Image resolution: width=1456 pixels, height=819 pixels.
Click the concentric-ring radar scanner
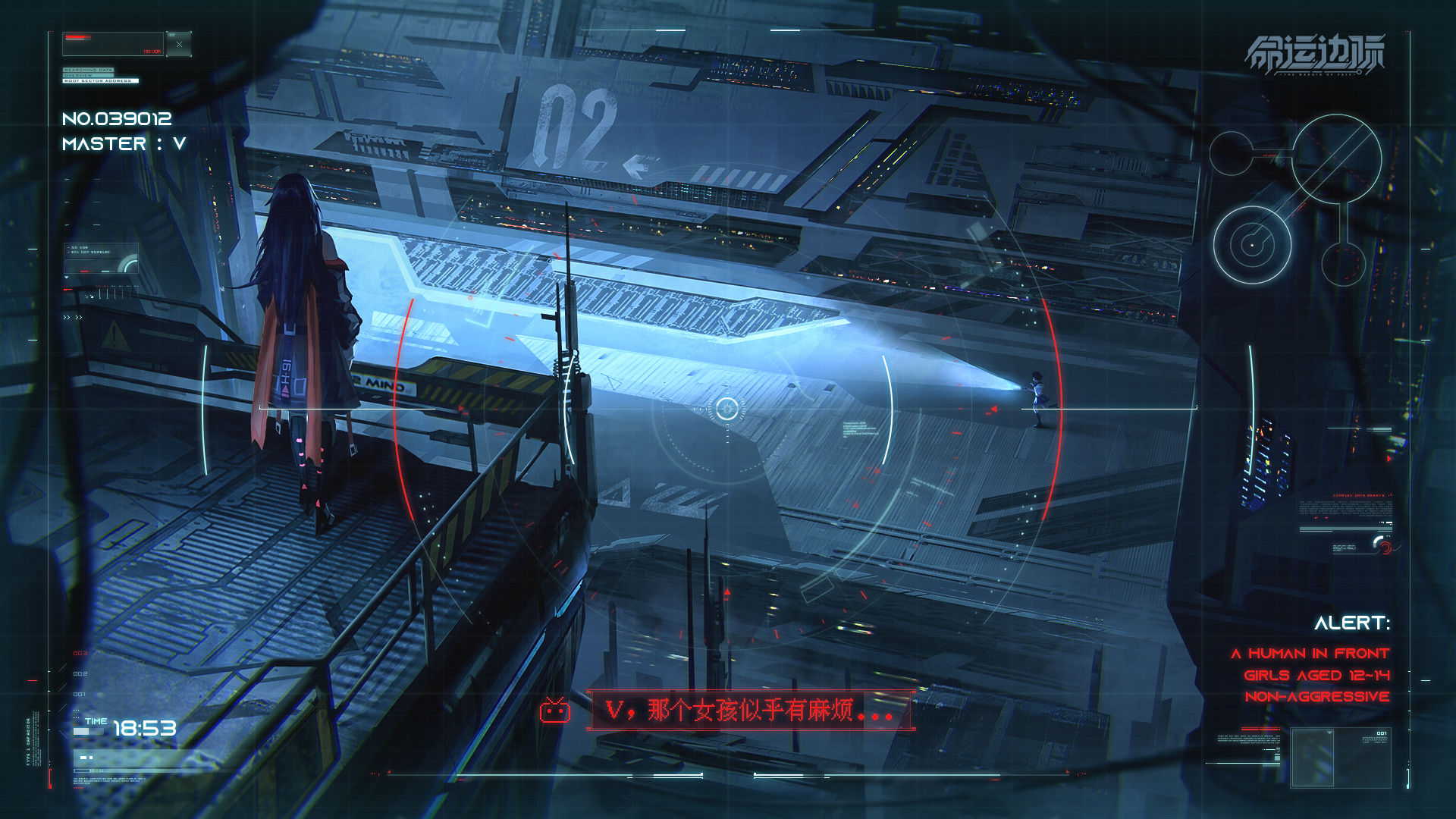(x=1251, y=246)
